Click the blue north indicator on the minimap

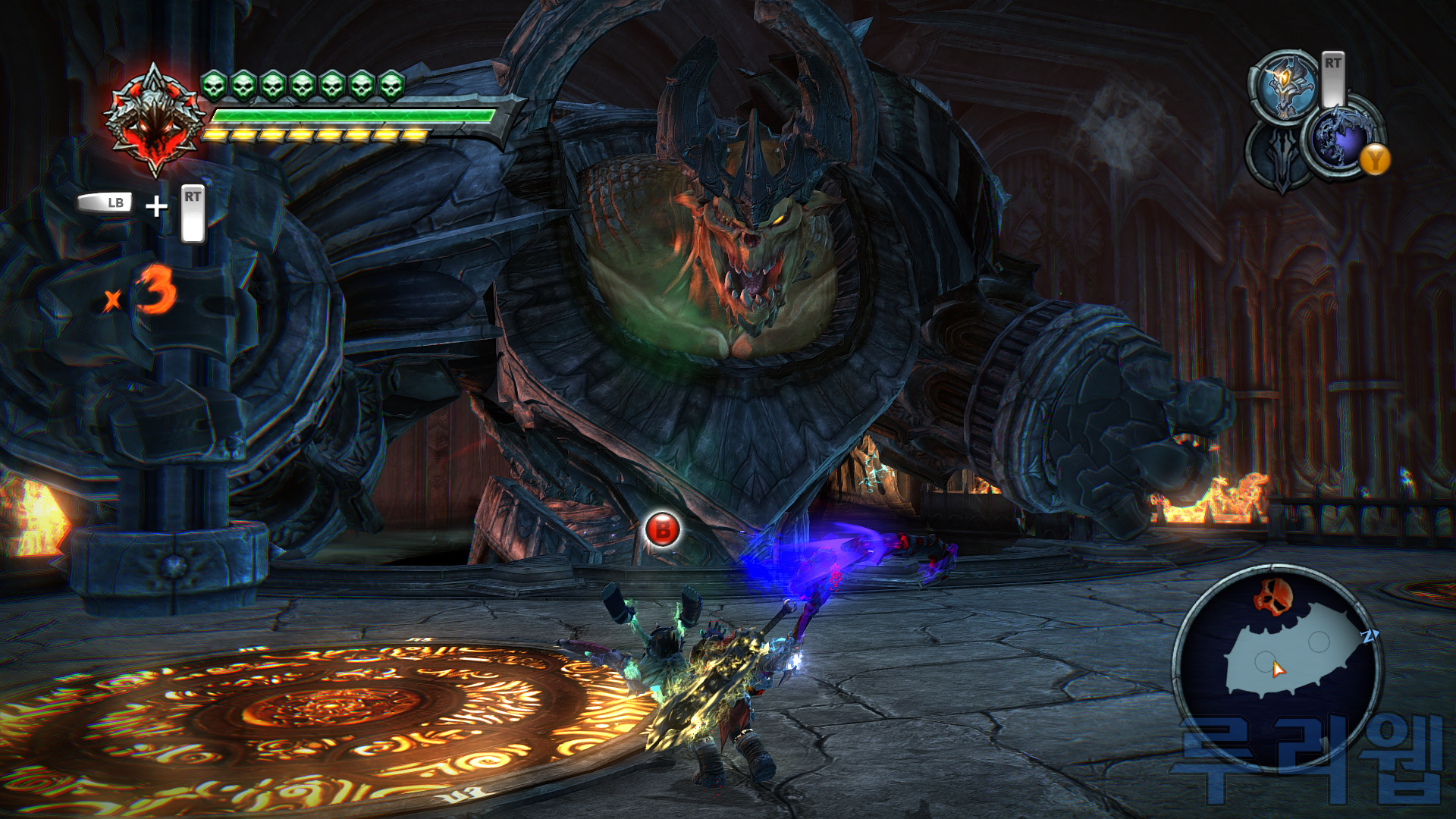point(1370,635)
